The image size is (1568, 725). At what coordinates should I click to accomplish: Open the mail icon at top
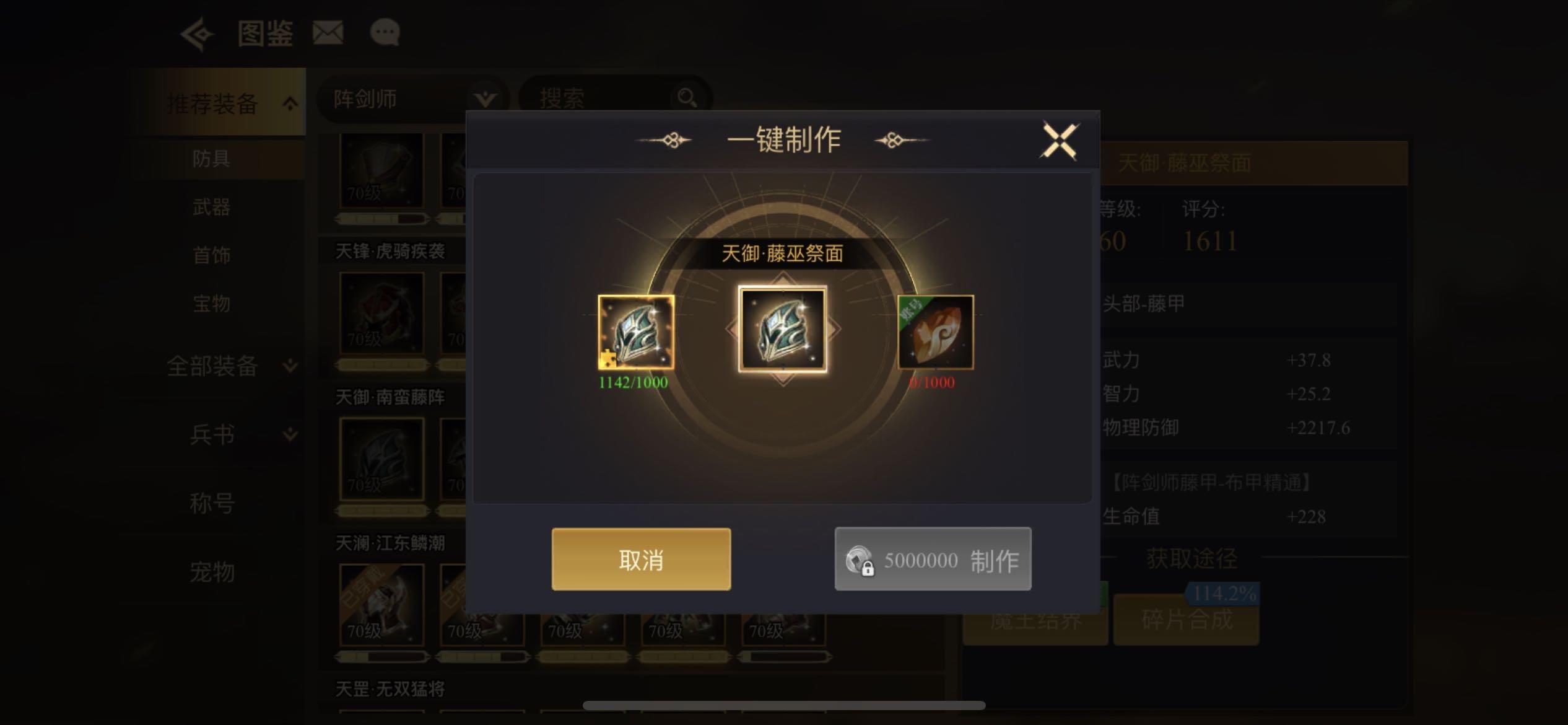click(x=328, y=33)
